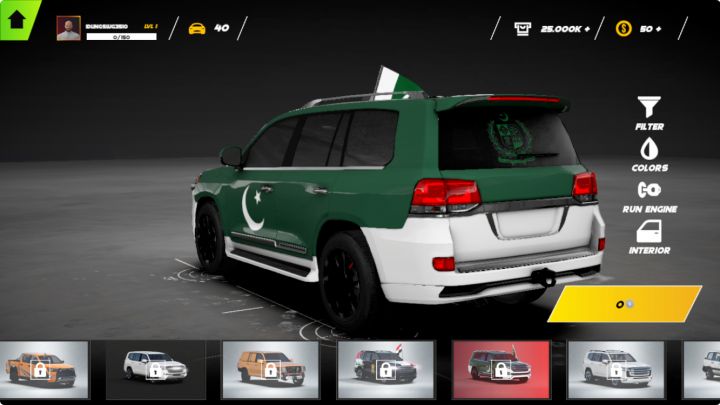
Task: Open the Colors paint menu
Action: [649, 153]
